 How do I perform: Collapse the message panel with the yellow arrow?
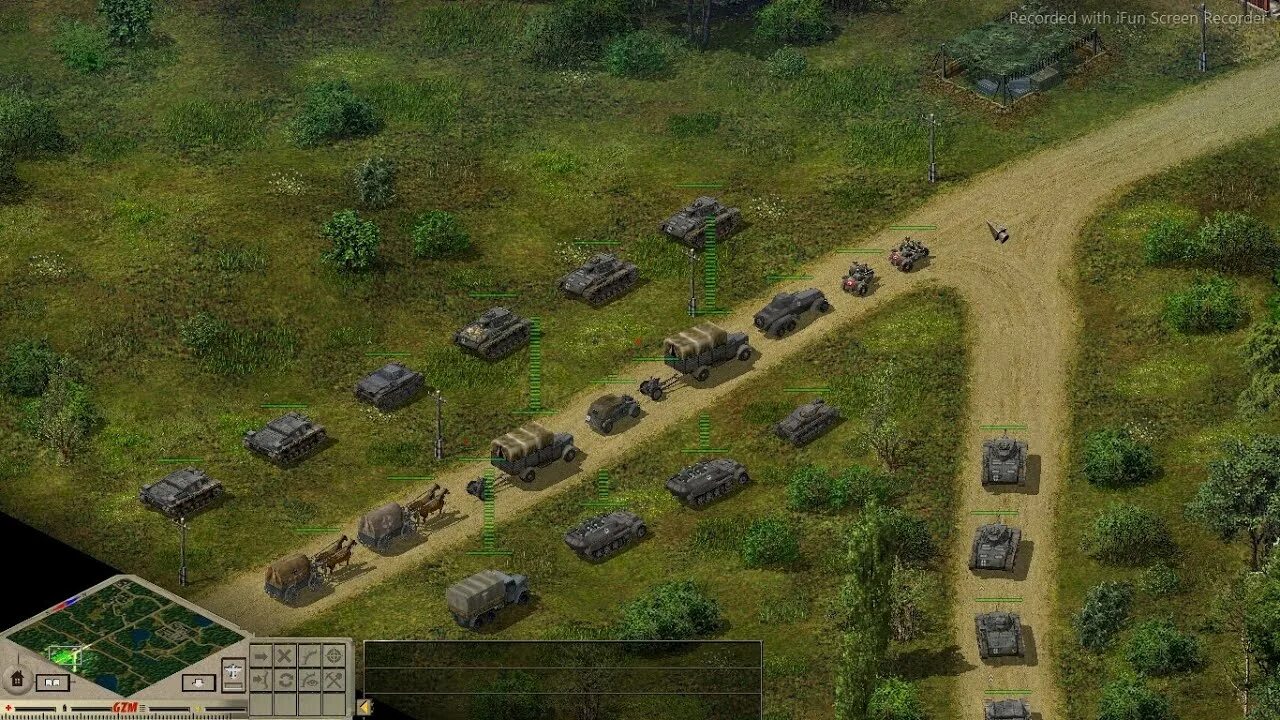pyautogui.click(x=365, y=708)
